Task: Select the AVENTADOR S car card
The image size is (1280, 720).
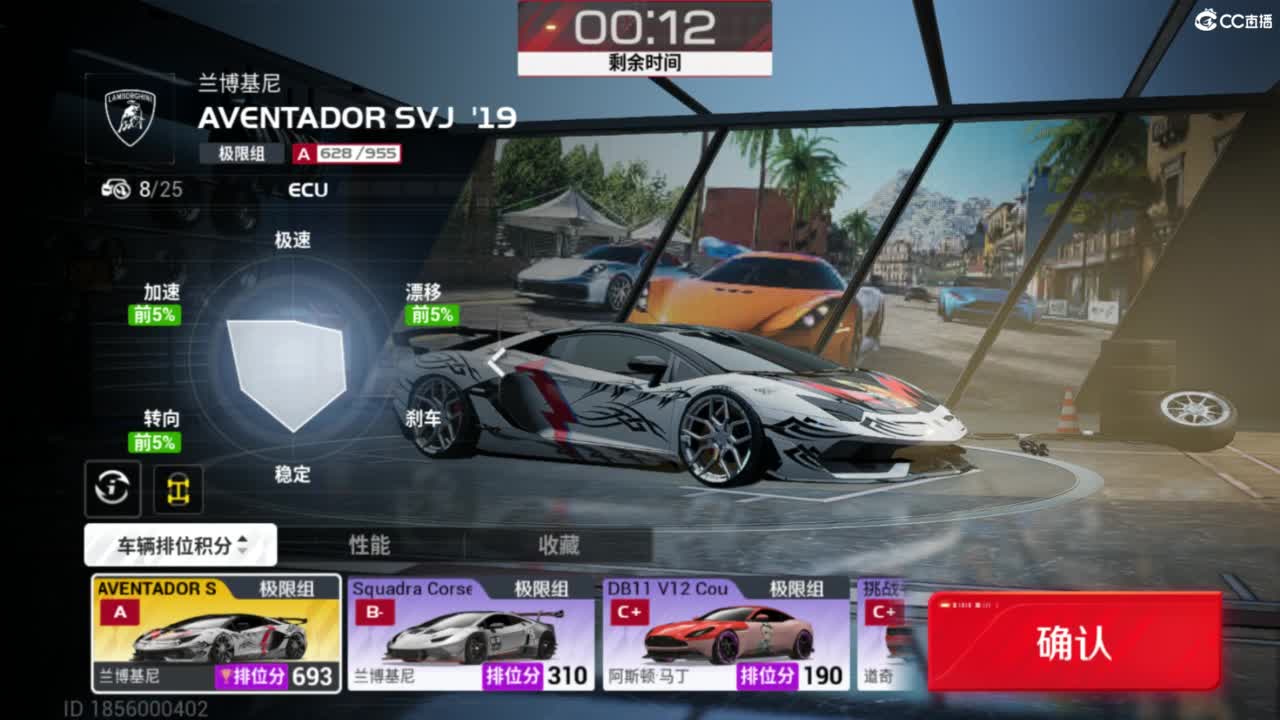Action: pos(216,632)
